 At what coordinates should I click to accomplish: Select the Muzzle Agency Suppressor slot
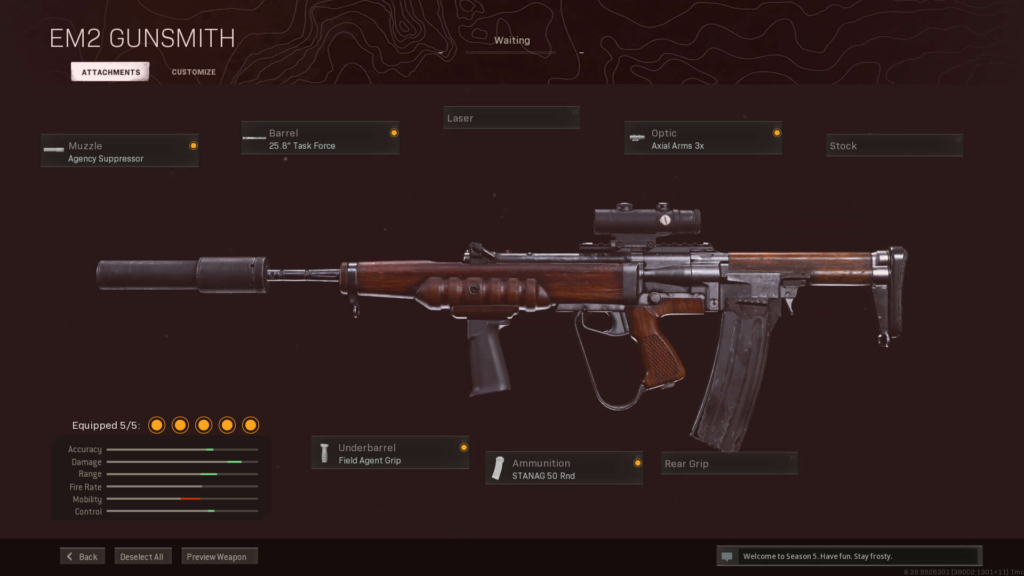120,151
